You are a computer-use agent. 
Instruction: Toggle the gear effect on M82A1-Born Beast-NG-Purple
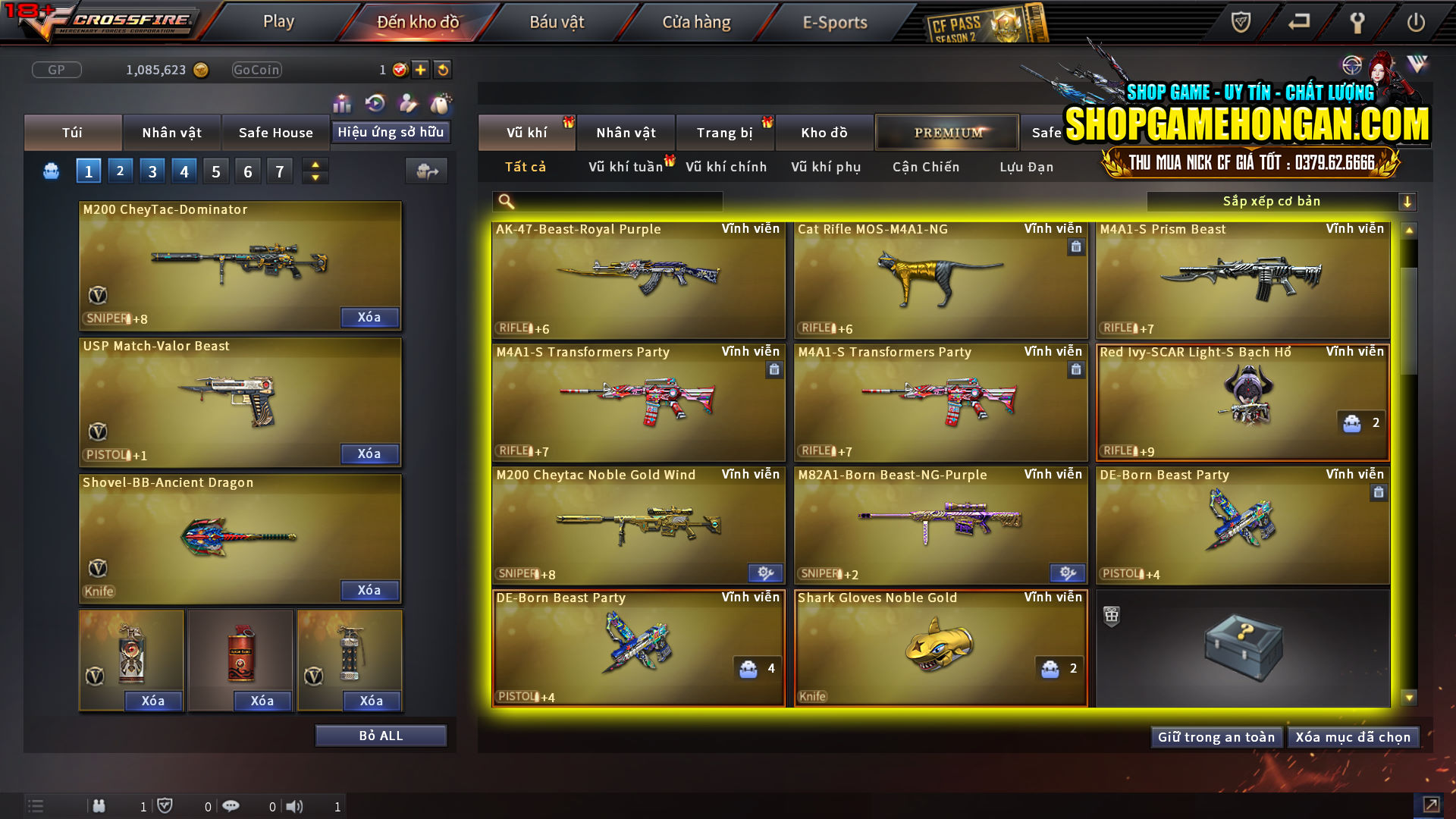point(1068,573)
